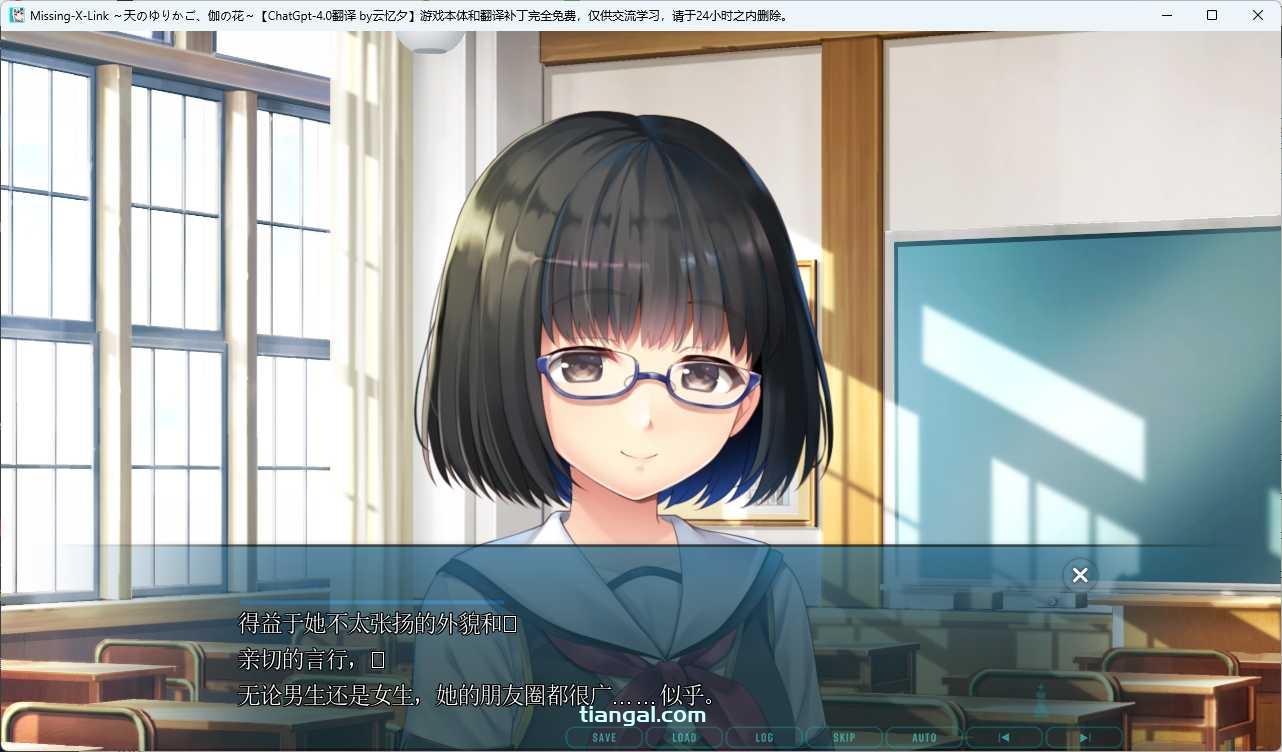Turn on SKIP mode to fast-forward text
Image resolution: width=1282 pixels, height=752 pixels.
coord(843,737)
